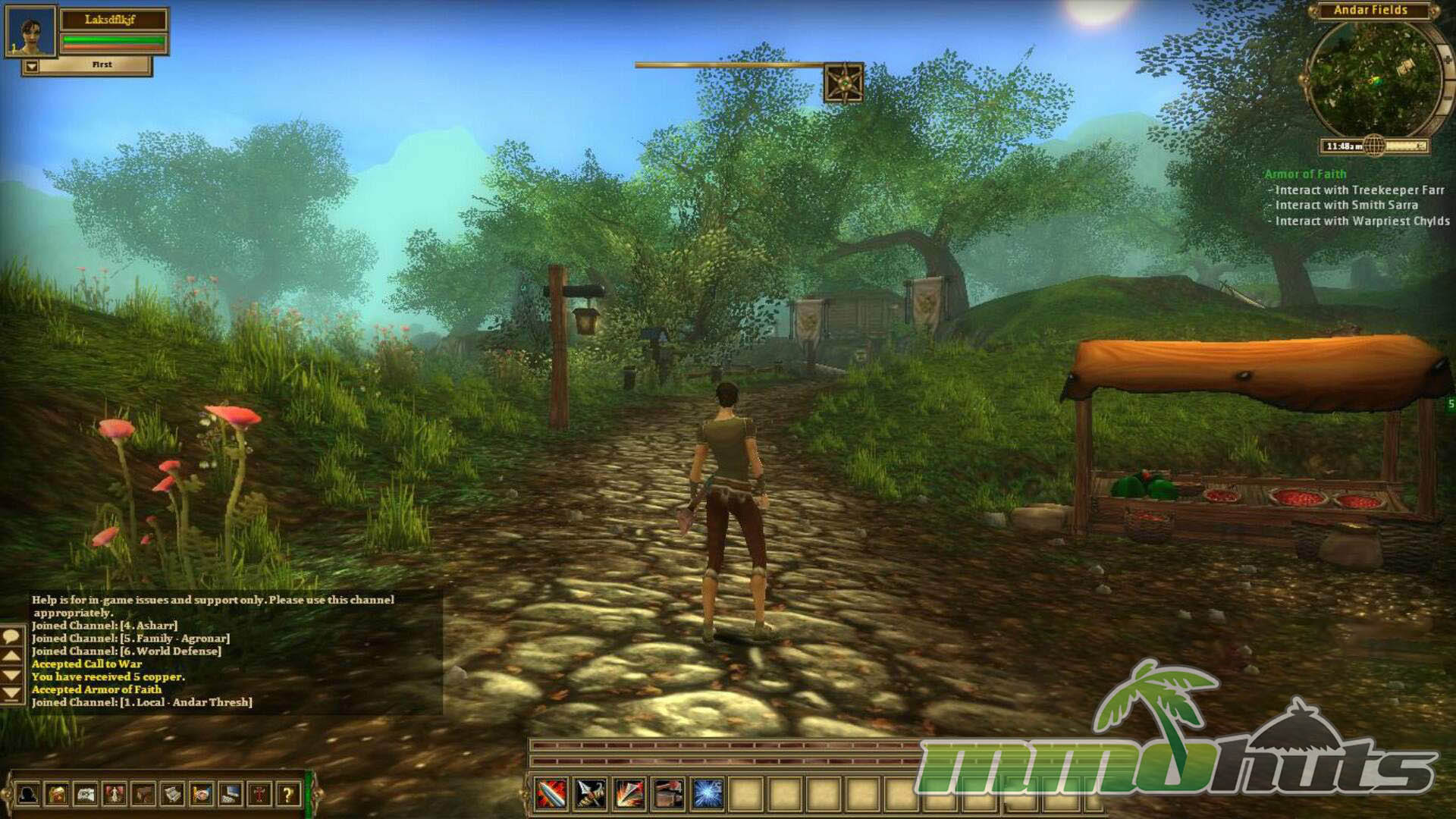The image size is (1456, 819).
Task: Open the computer monitor settings icon
Action: pyautogui.click(x=231, y=795)
